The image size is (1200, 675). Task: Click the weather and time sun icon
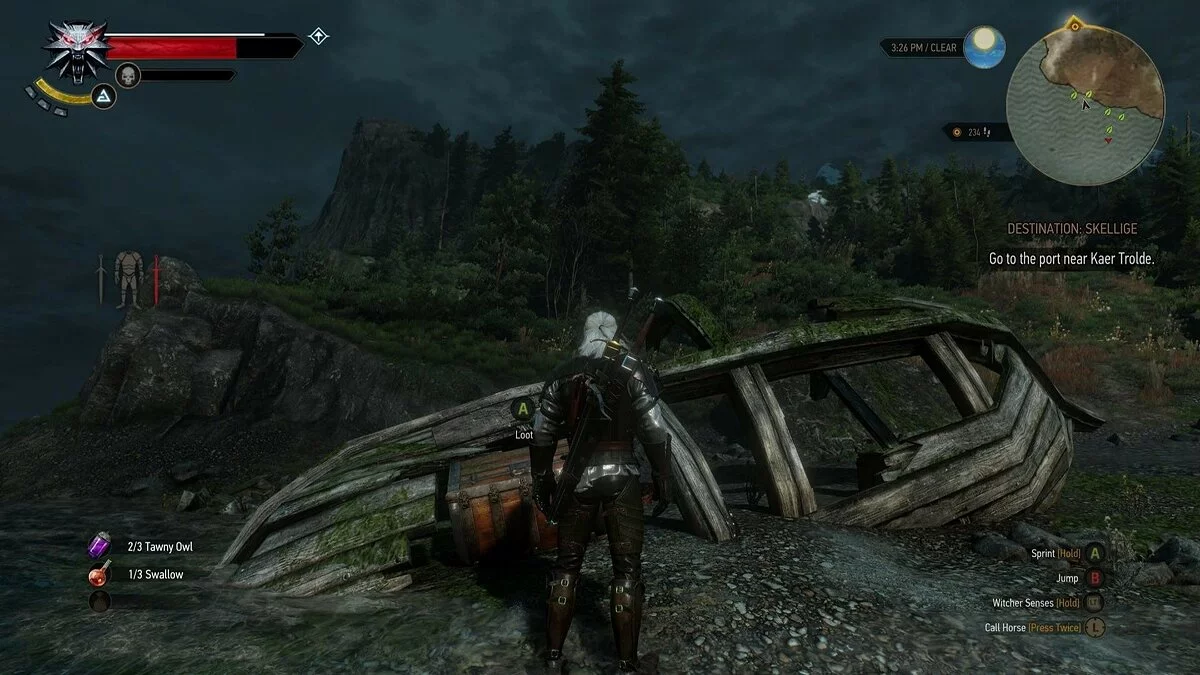987,46
